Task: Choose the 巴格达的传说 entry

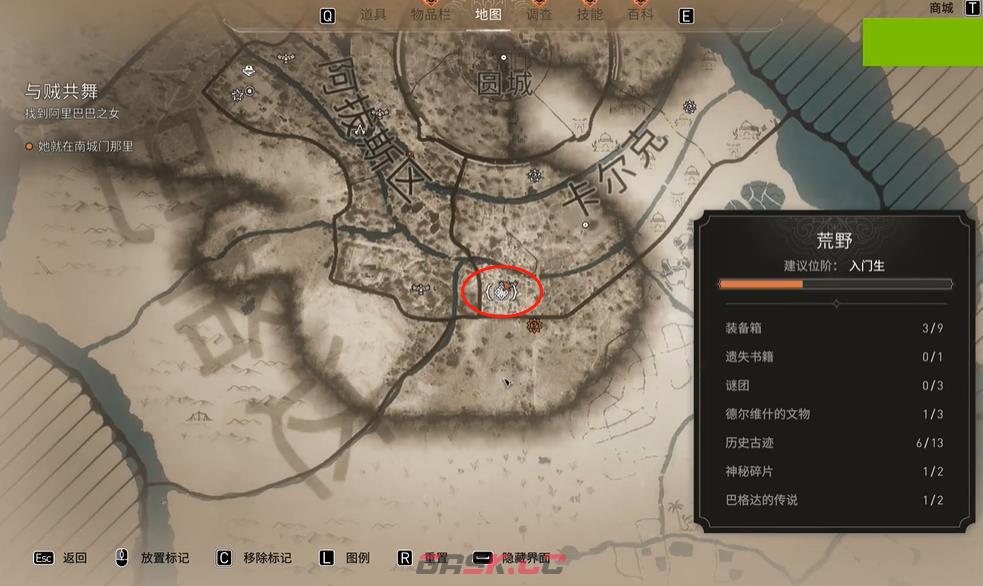Action: [834, 500]
